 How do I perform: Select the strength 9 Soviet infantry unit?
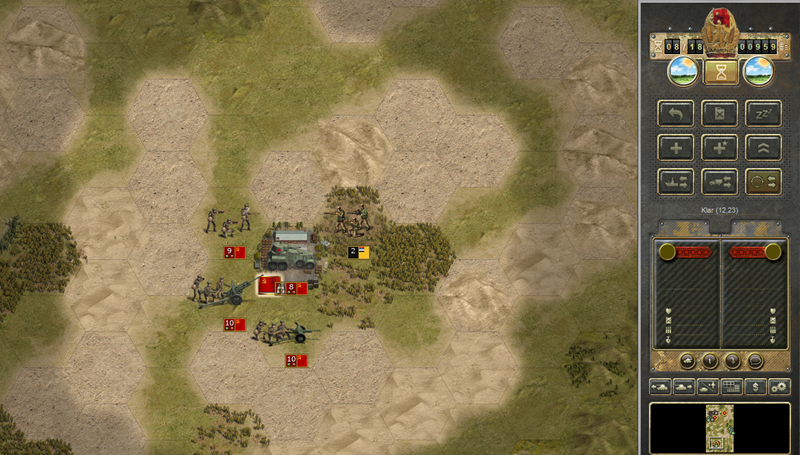coord(227,220)
